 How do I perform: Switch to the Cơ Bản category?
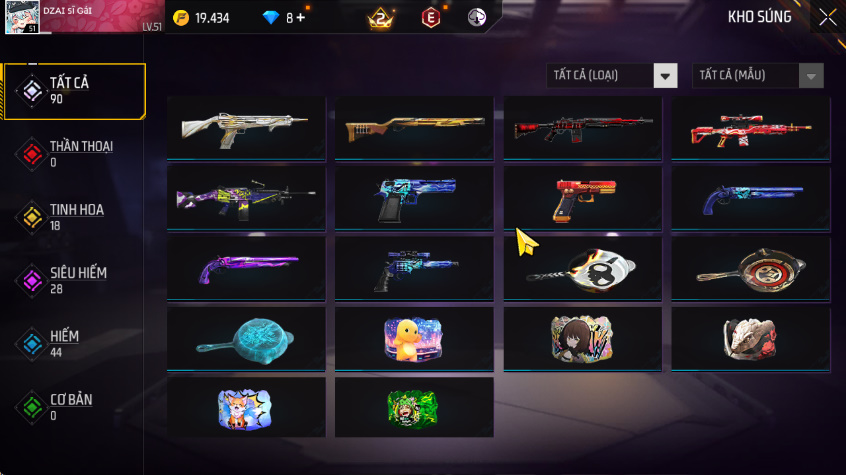click(x=74, y=406)
